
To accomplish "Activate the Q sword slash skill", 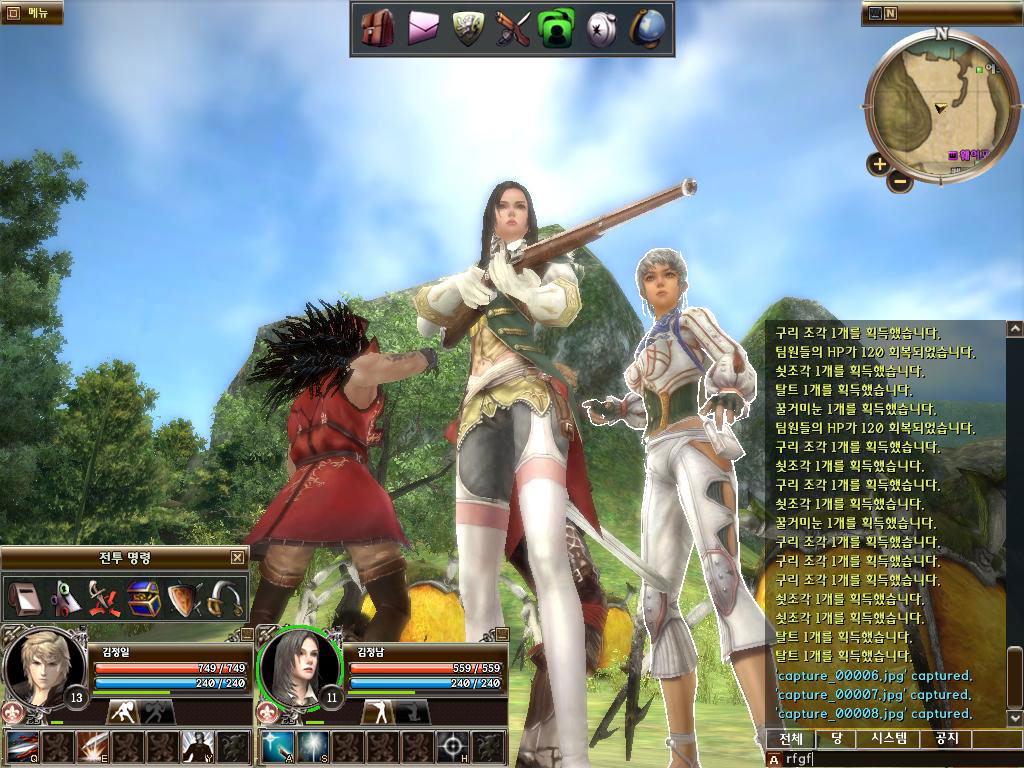I will coord(23,747).
